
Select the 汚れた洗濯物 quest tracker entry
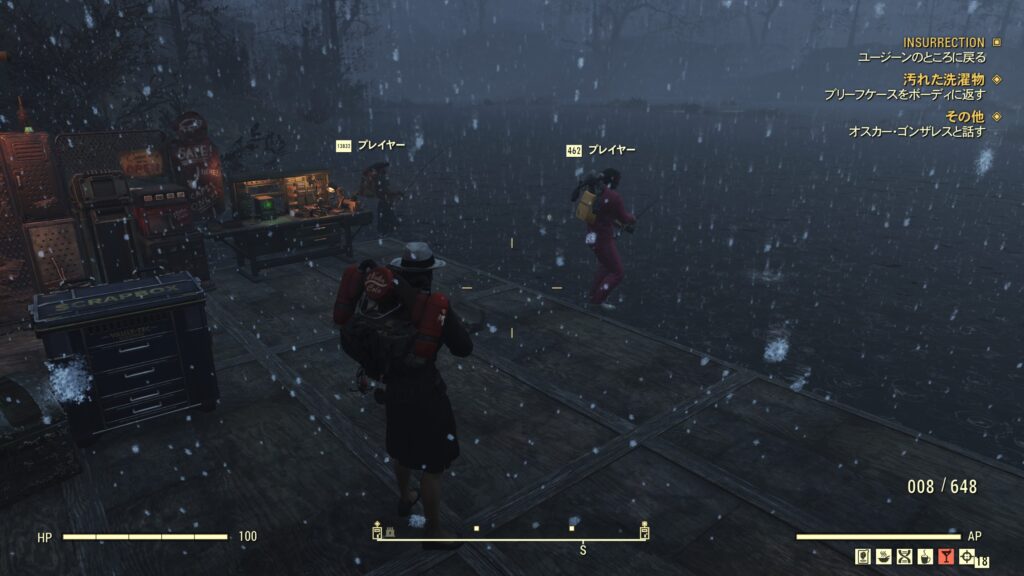[x=943, y=79]
